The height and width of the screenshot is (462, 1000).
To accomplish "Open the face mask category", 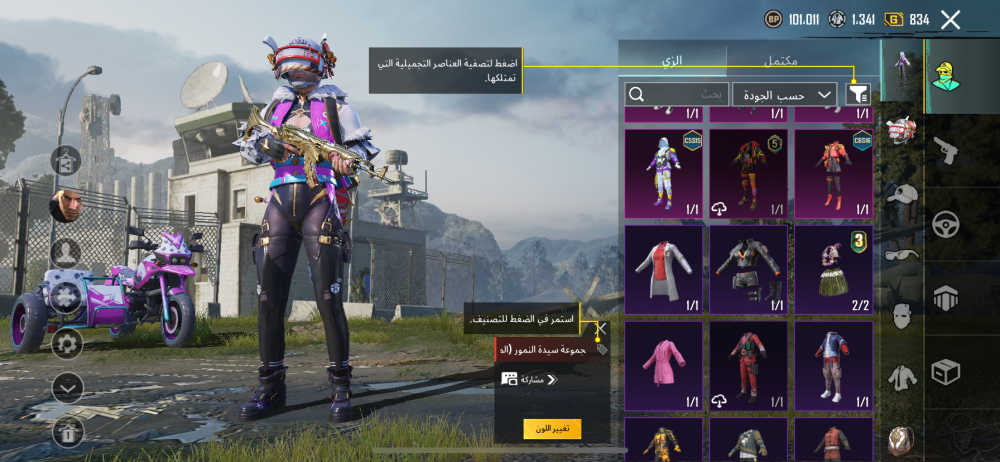I will [902, 316].
